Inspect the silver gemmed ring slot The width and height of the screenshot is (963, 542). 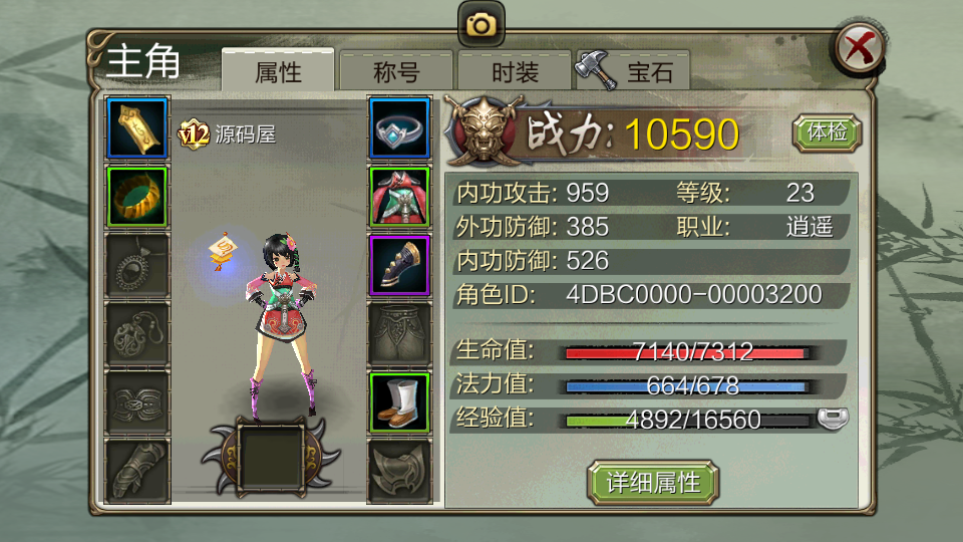399,127
